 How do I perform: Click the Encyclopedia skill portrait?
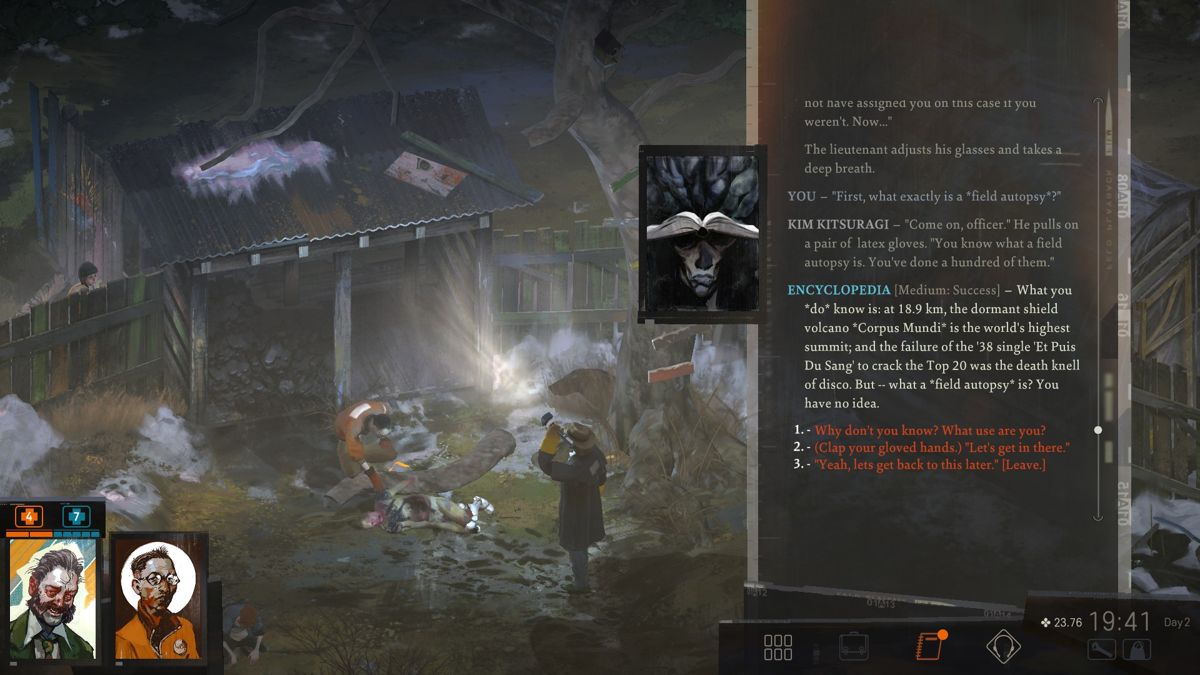click(700, 234)
